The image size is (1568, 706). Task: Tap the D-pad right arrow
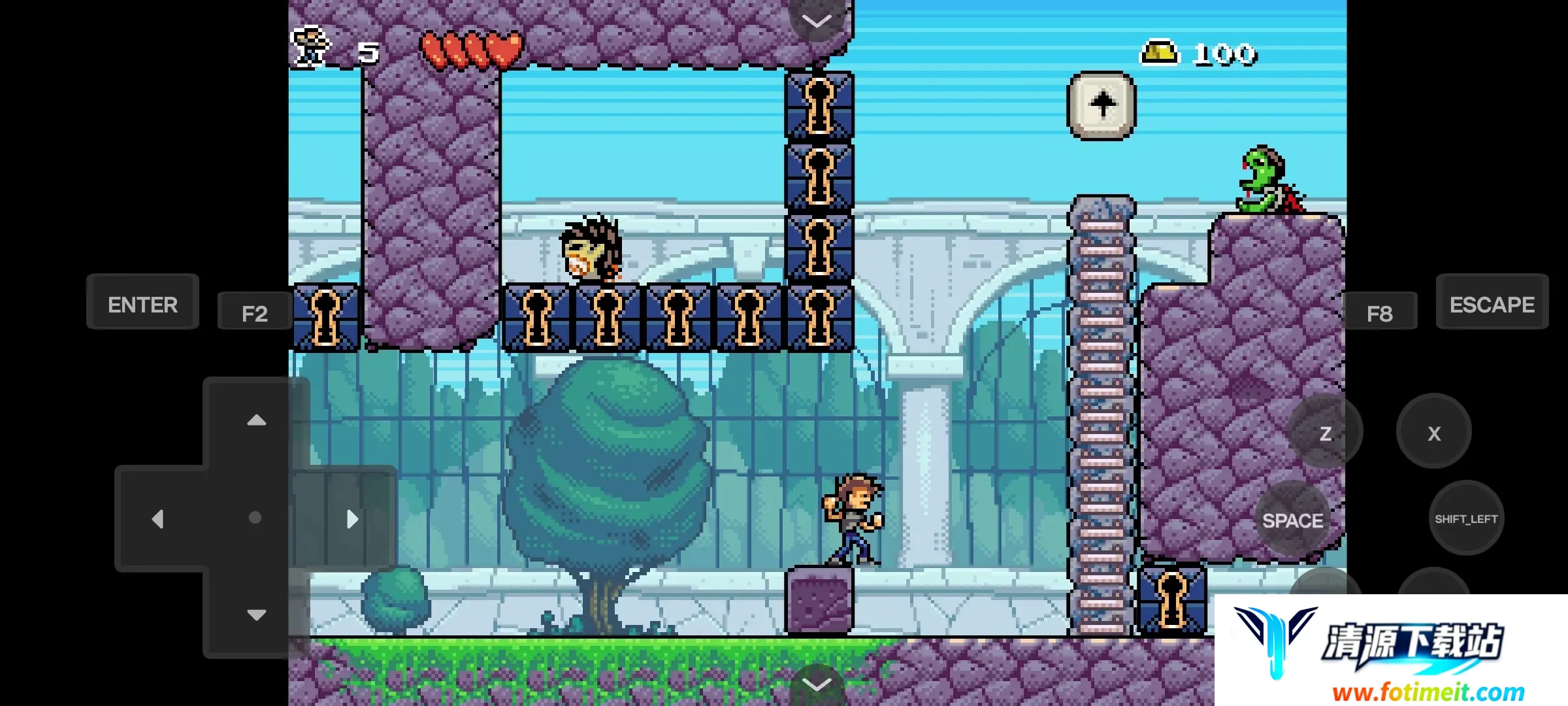(352, 519)
